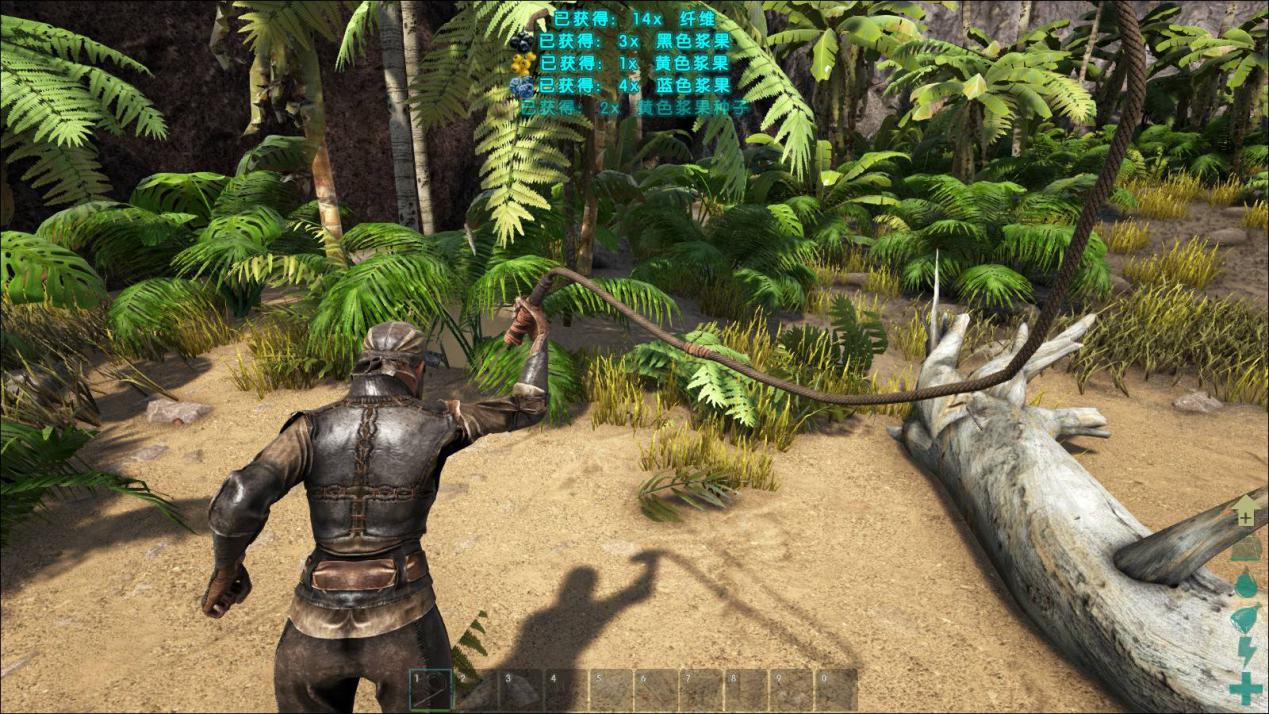Open the level-up arrow icon

[1244, 509]
